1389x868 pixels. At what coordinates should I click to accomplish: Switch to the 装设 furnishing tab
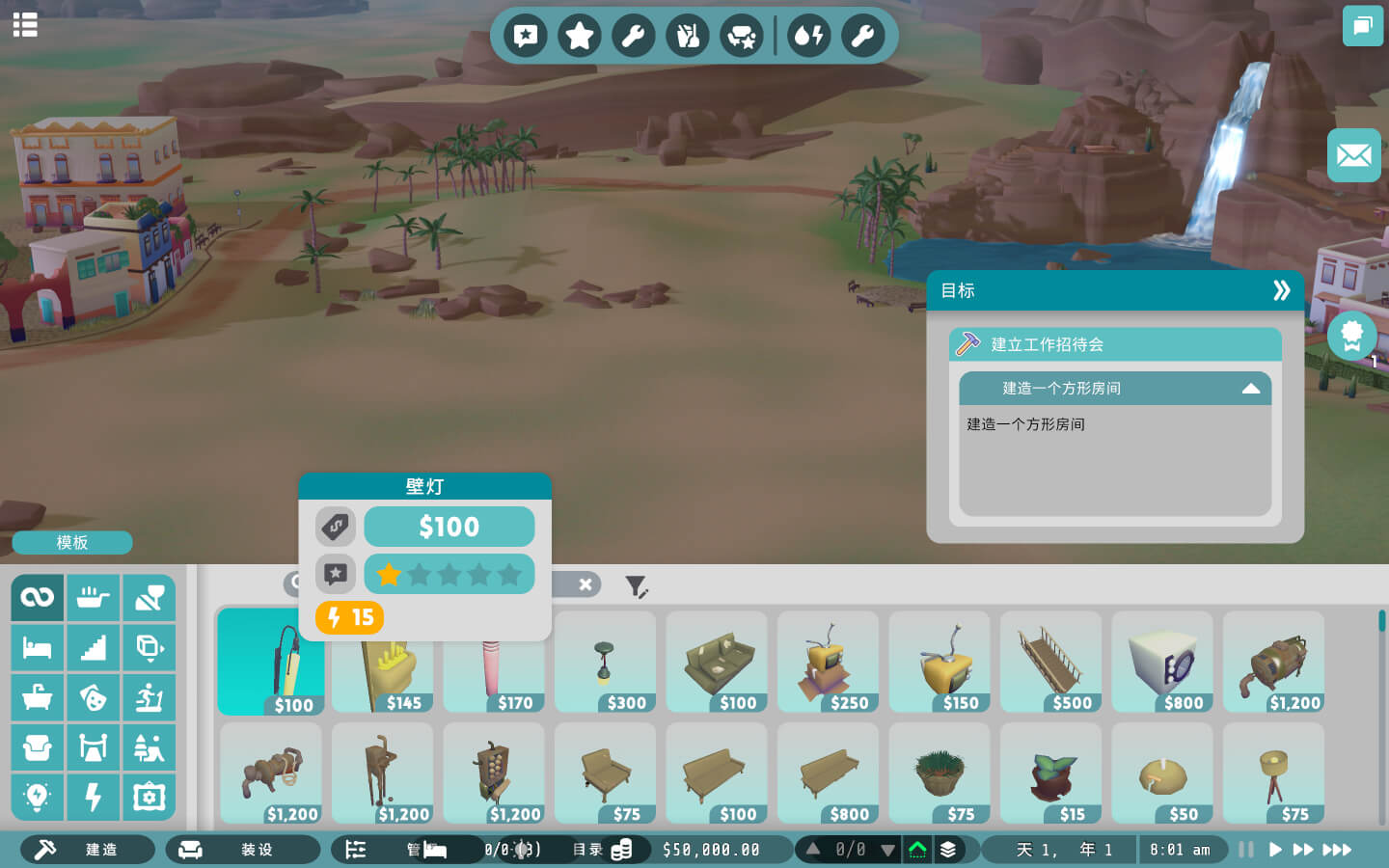[242, 850]
